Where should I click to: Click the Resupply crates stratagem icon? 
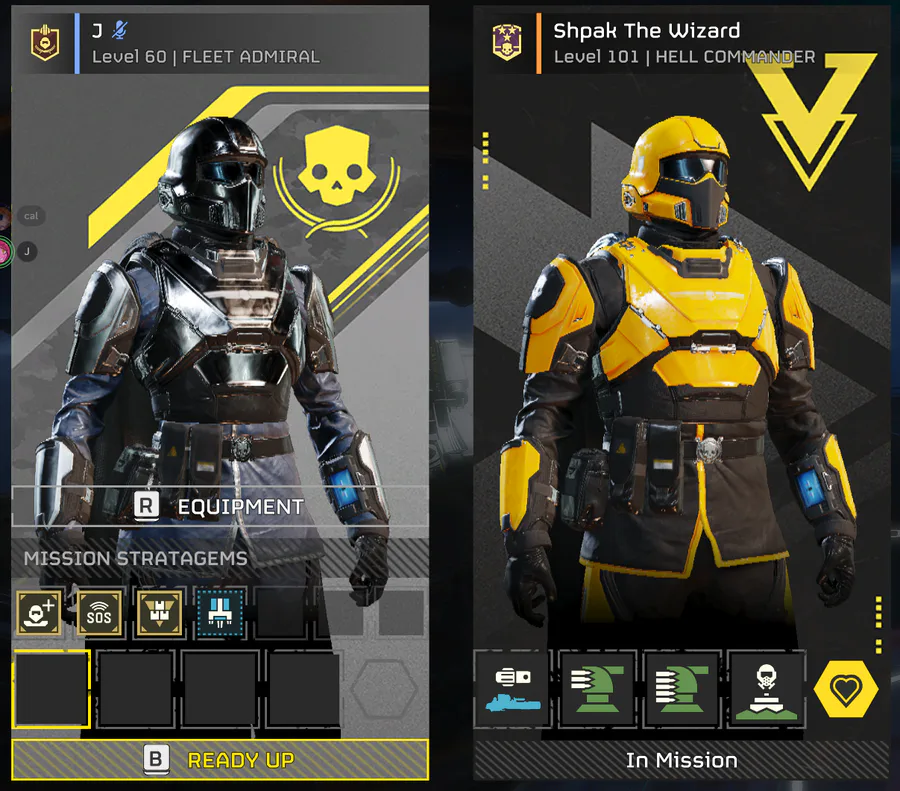158,612
